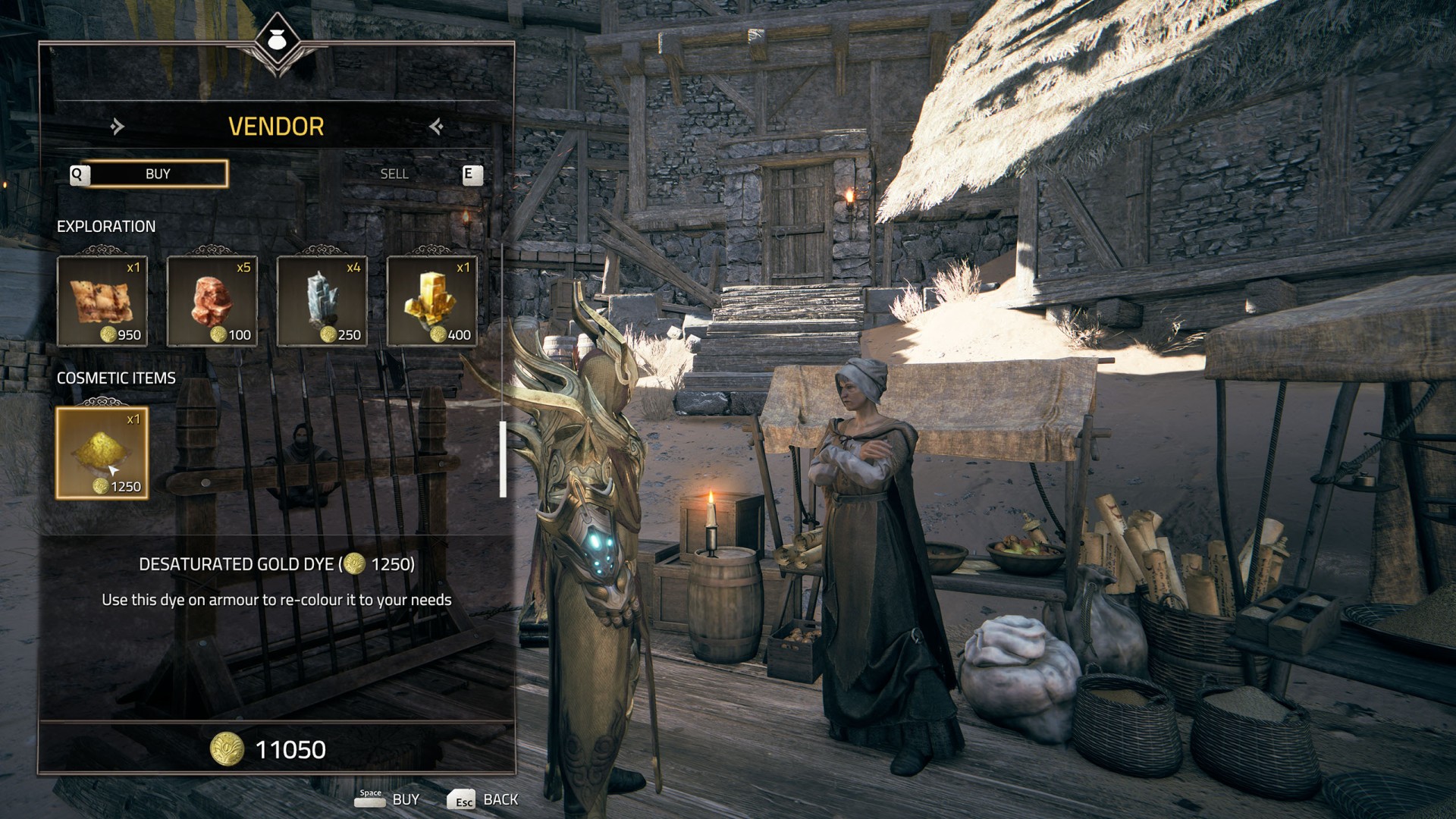Switch to the Sell tab

394,174
